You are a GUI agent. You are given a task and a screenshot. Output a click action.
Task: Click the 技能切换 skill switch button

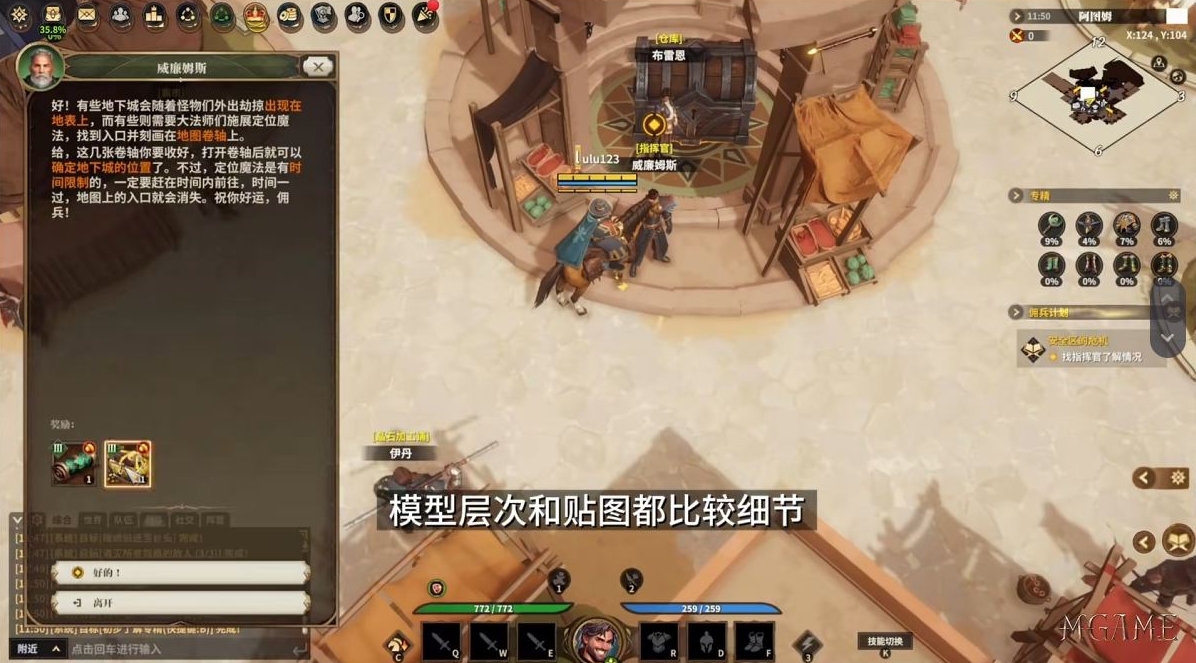tap(885, 641)
